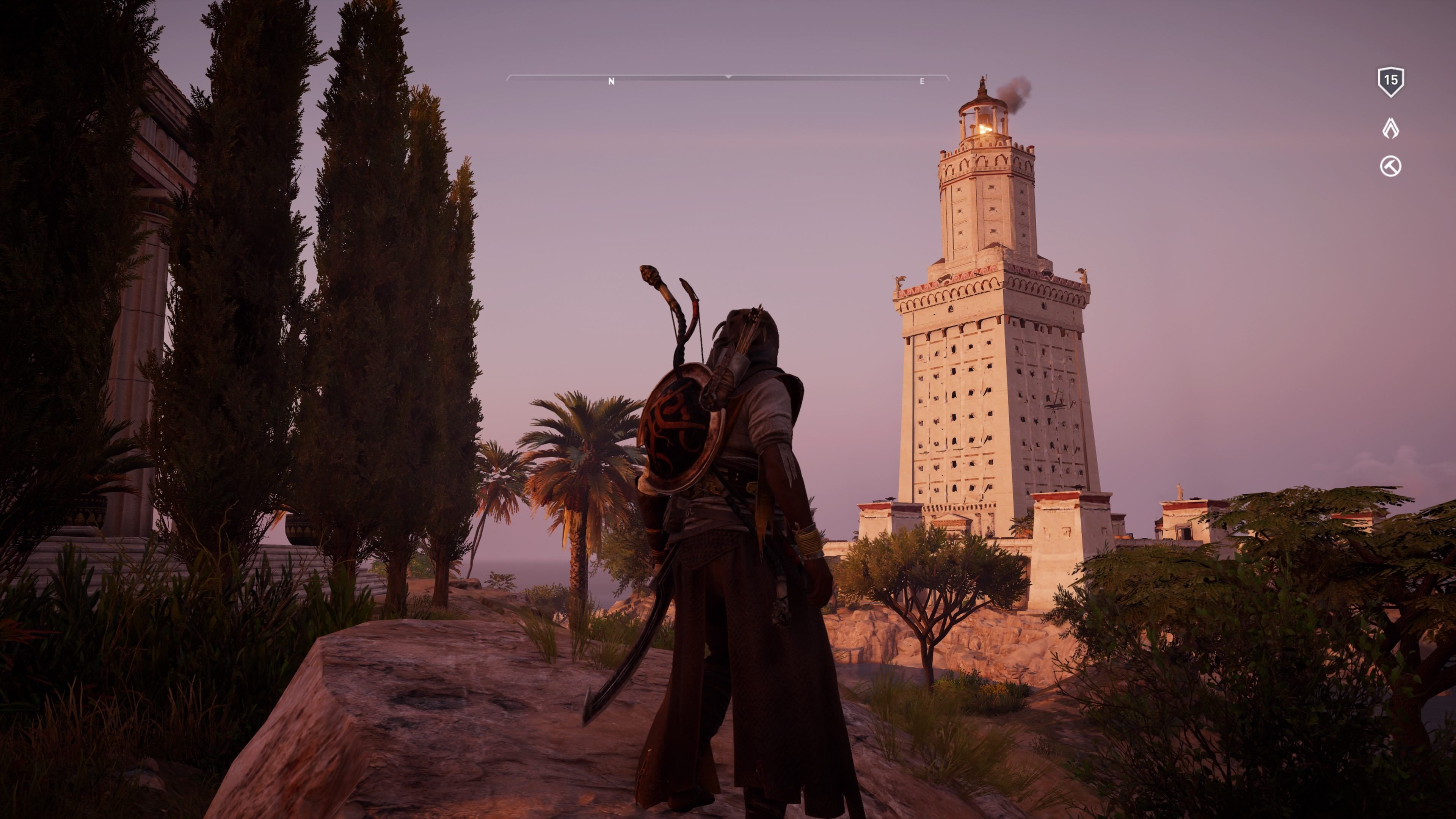Open the ability points arrowhead icon

1390,128
